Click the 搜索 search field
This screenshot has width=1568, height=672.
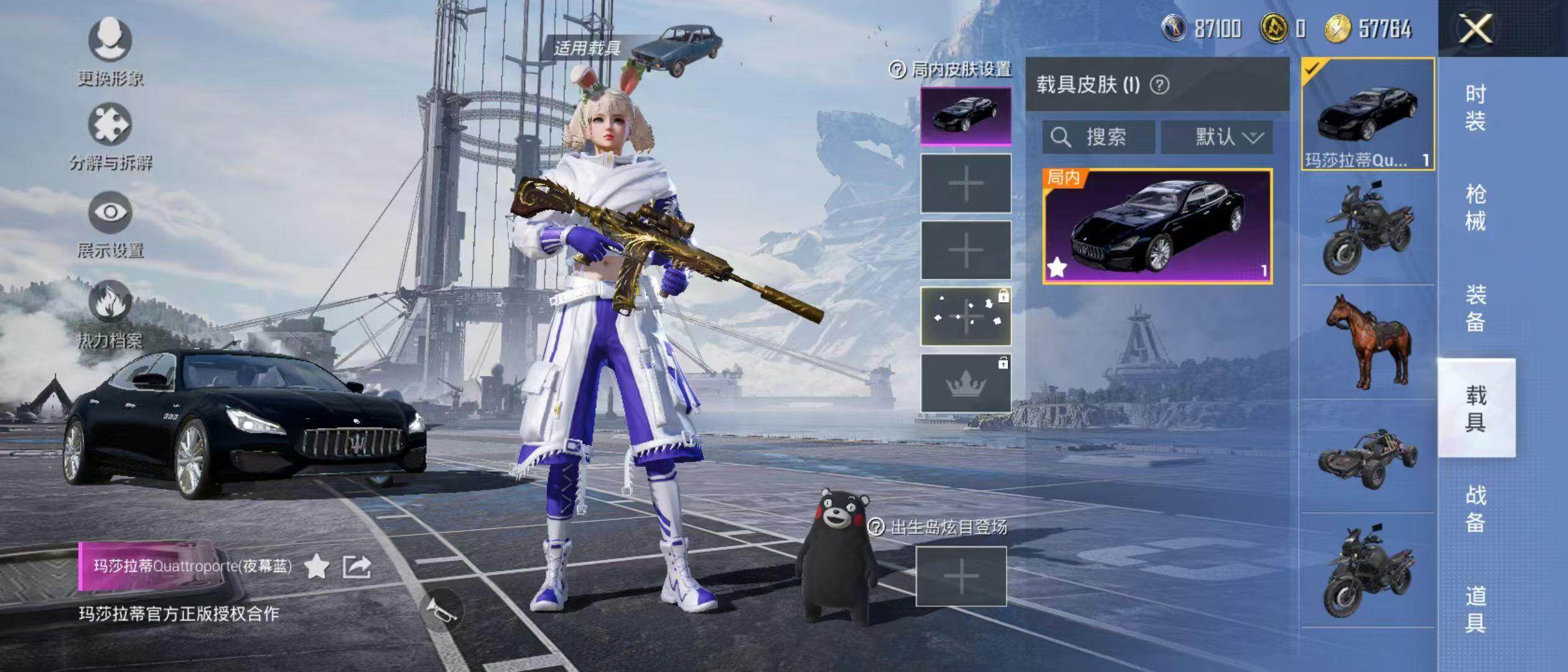click(x=1099, y=137)
